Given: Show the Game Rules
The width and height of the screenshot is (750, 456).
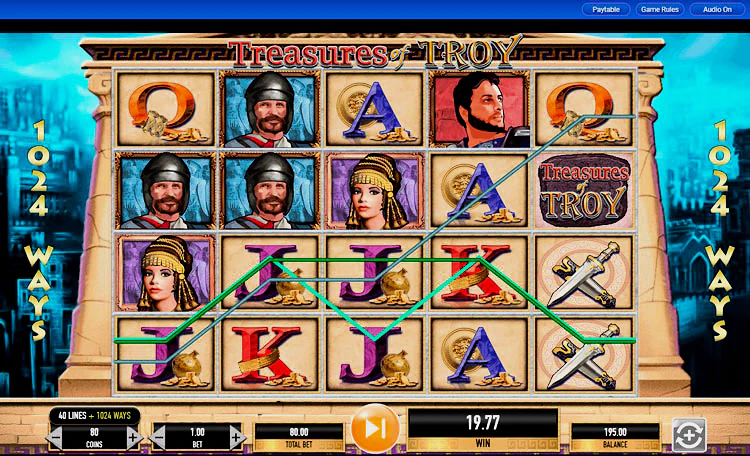Looking at the screenshot, I should (x=660, y=9).
